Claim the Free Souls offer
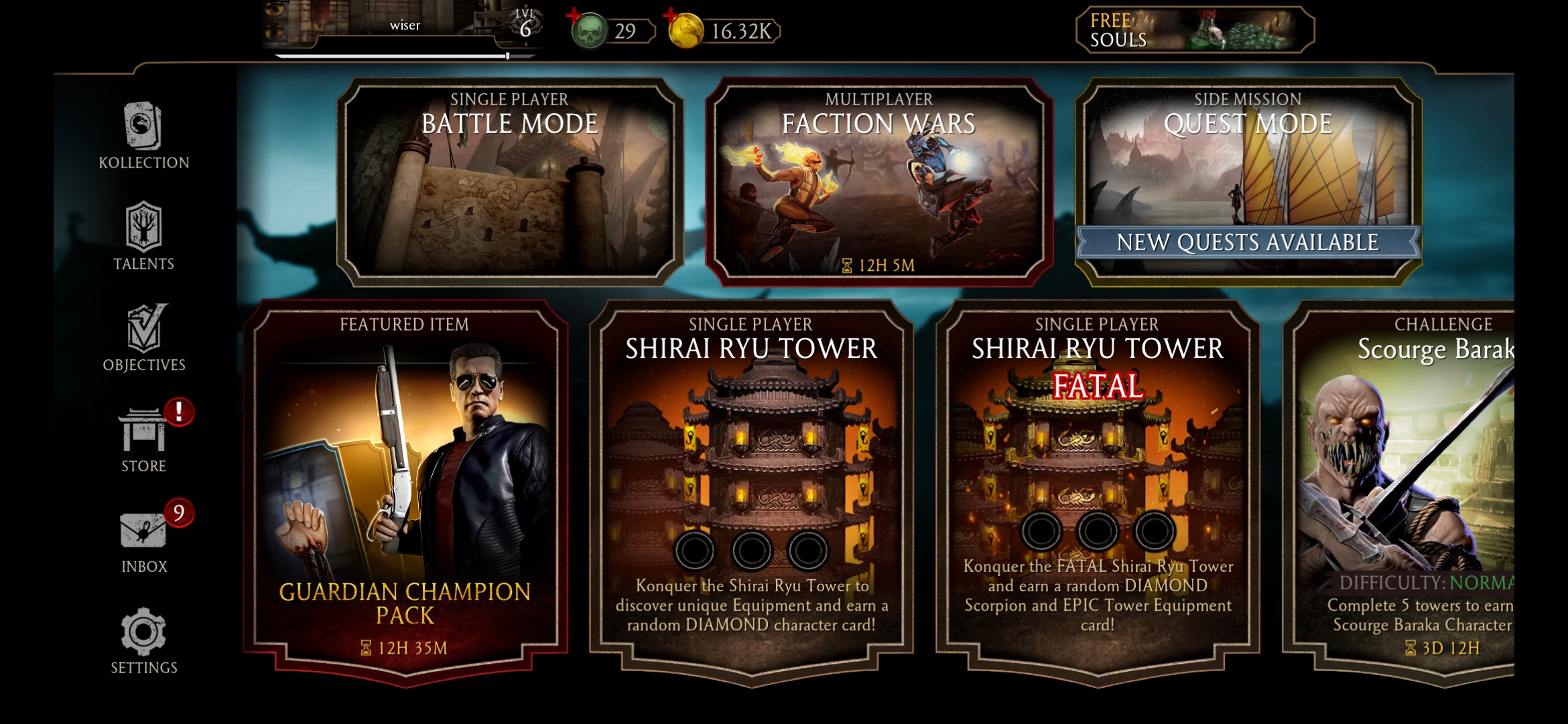1568x724 pixels. [1194, 30]
